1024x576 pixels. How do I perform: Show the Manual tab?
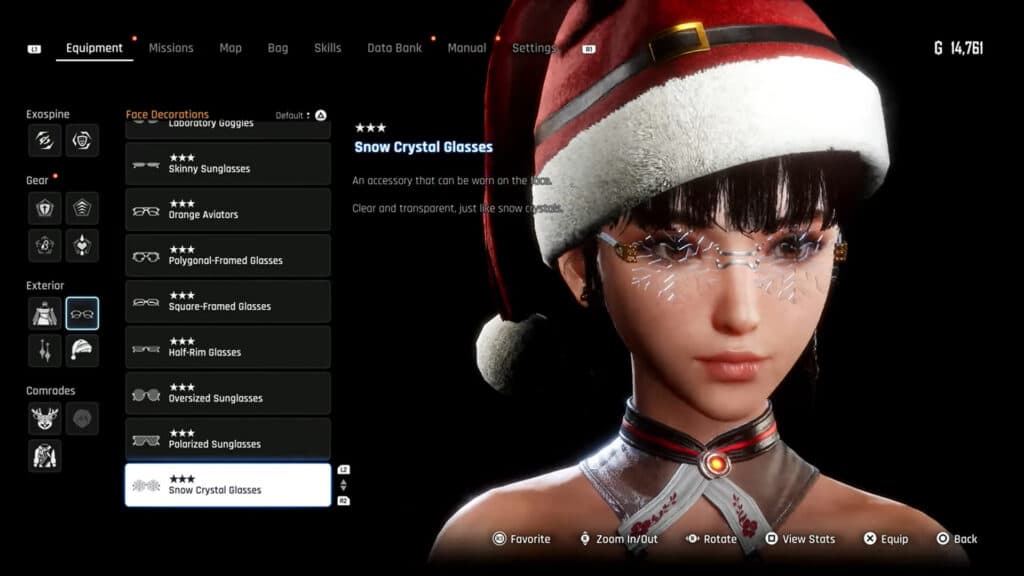pyautogui.click(x=467, y=48)
